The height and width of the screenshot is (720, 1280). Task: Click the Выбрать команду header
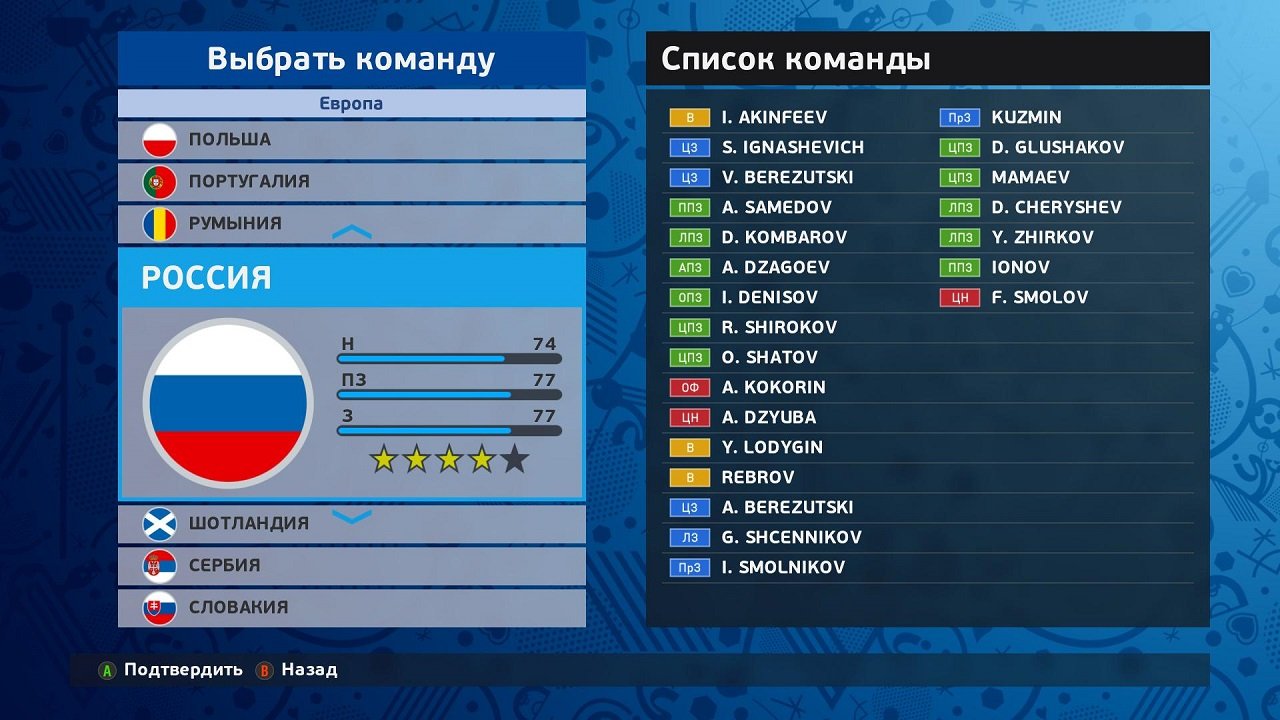[351, 59]
